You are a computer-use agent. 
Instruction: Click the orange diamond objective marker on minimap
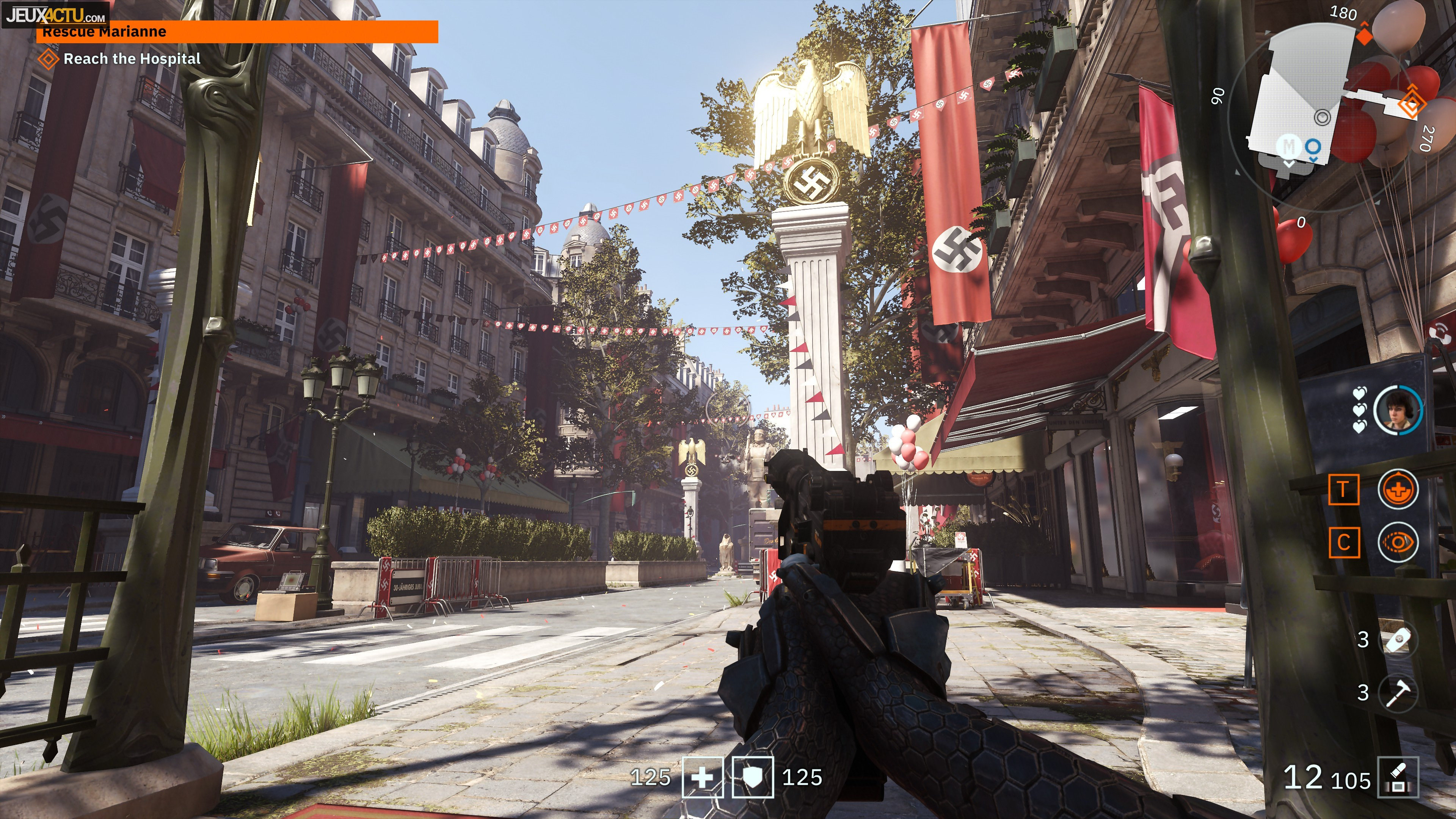(x=1411, y=103)
